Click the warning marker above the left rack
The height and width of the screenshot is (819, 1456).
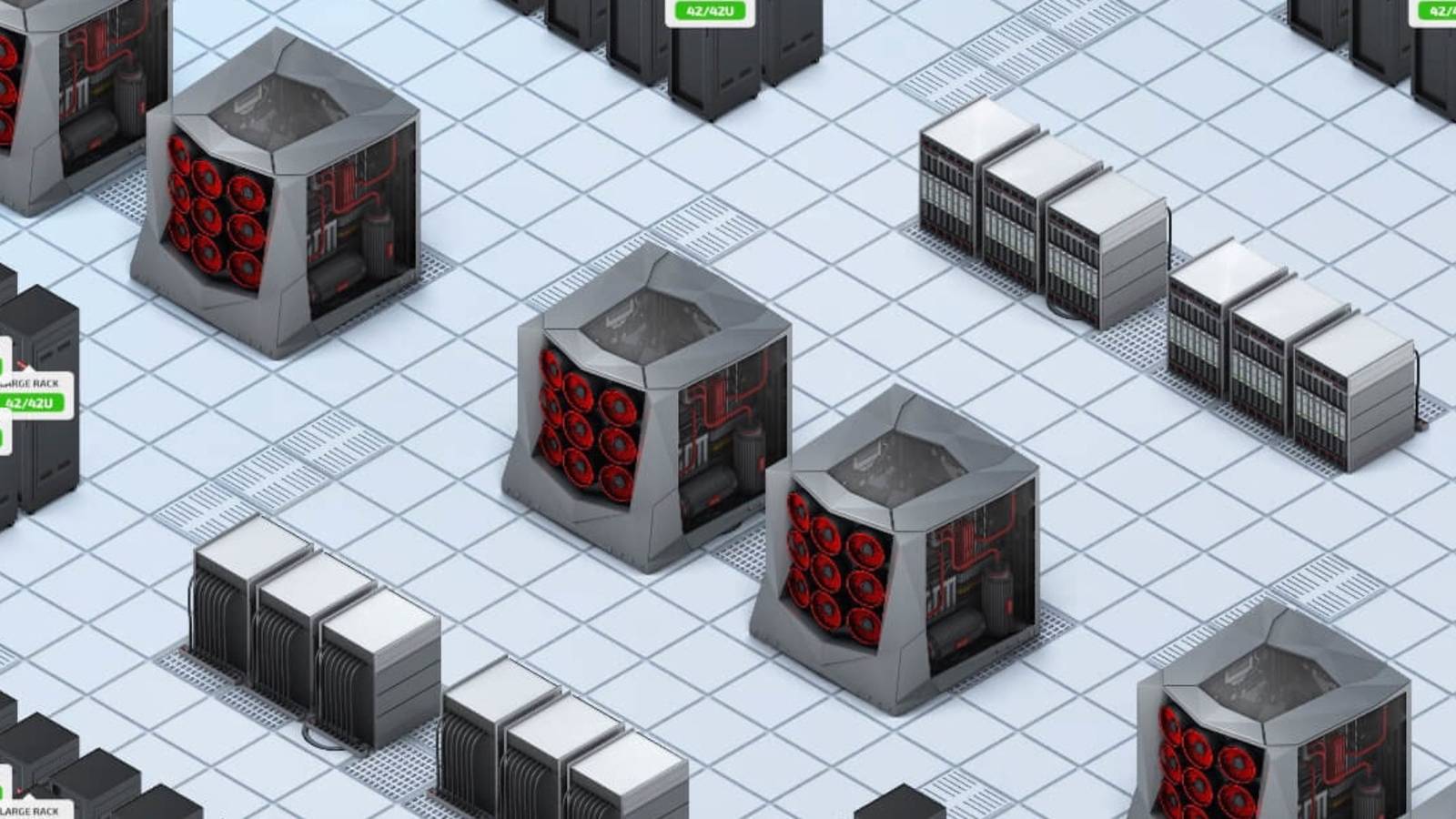[x=21, y=363]
